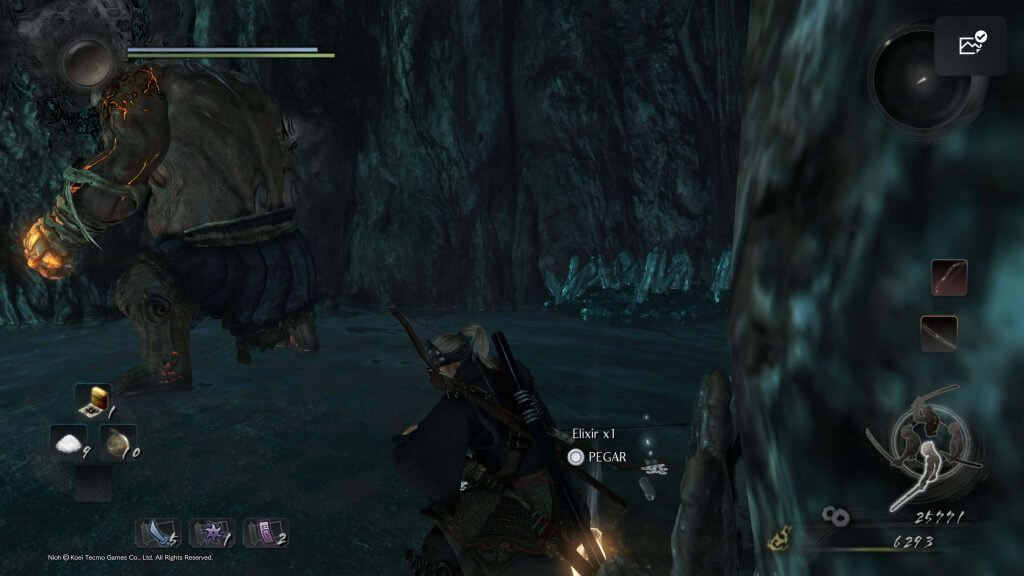This screenshot has width=1024, height=576.
Task: Click the circular compass radar
Action: [922, 78]
